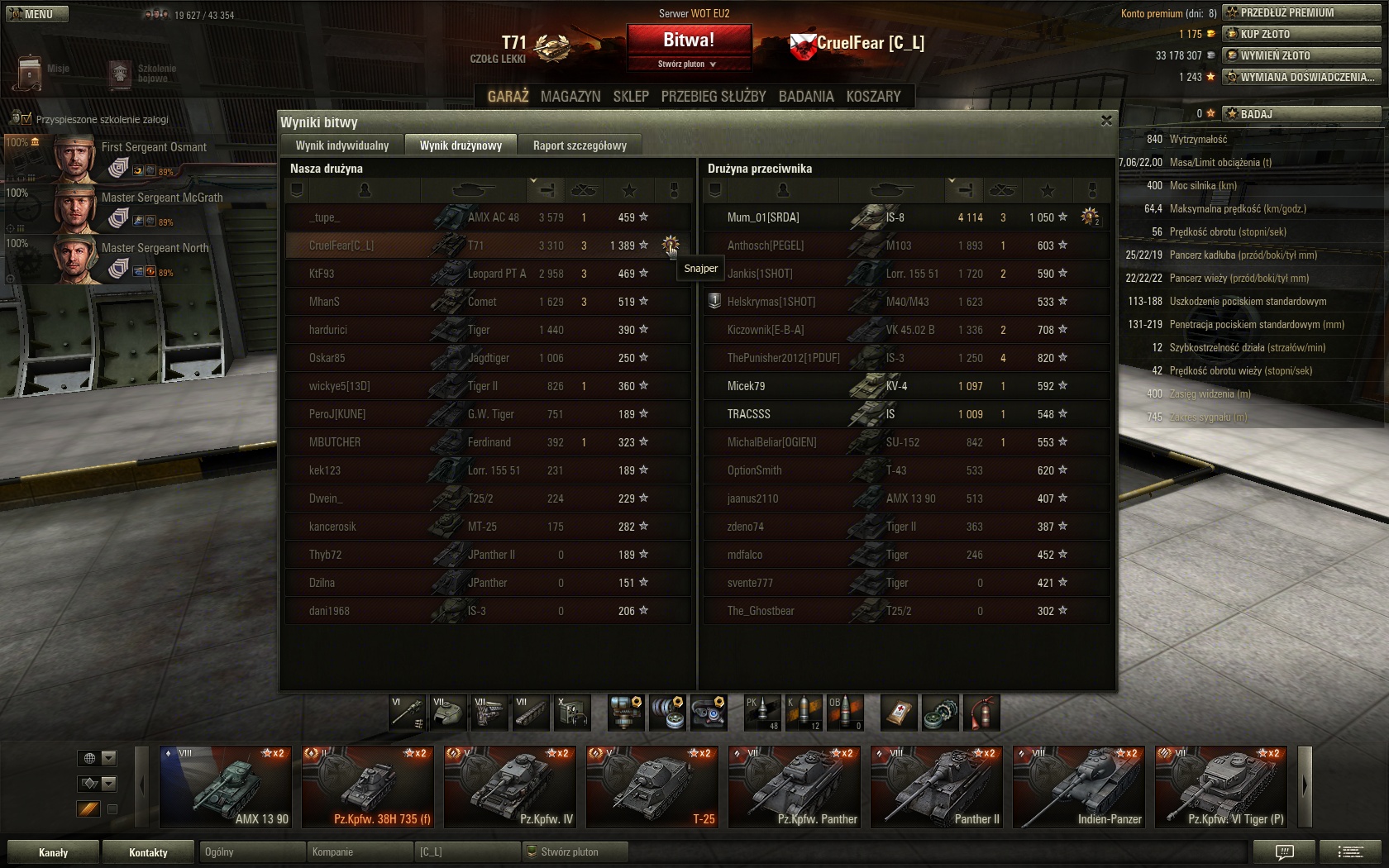Image resolution: width=1389 pixels, height=868 pixels.
Task: Close the Wyniki bitwy window
Action: click(1106, 121)
